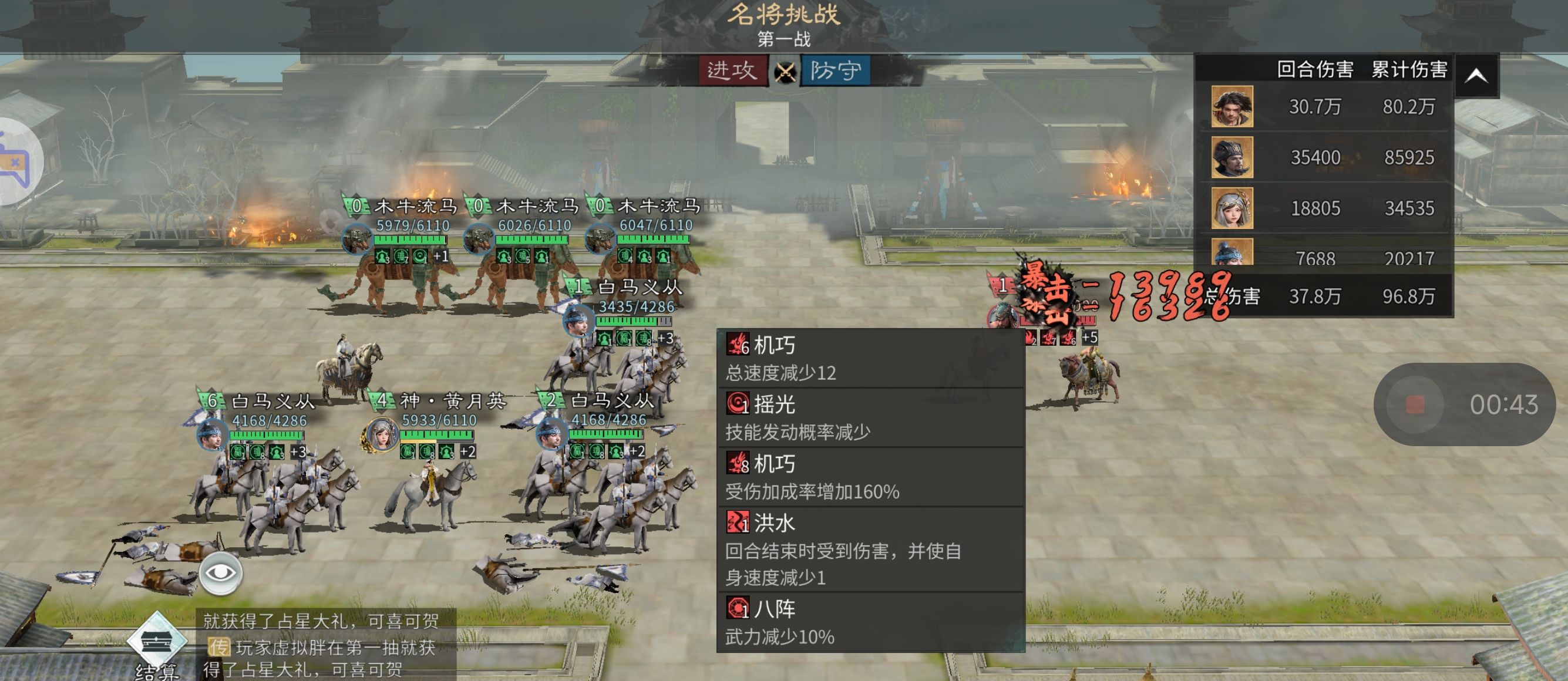Screen dimensions: 1568x681
Task: Stop the screen recording
Action: (1415, 404)
